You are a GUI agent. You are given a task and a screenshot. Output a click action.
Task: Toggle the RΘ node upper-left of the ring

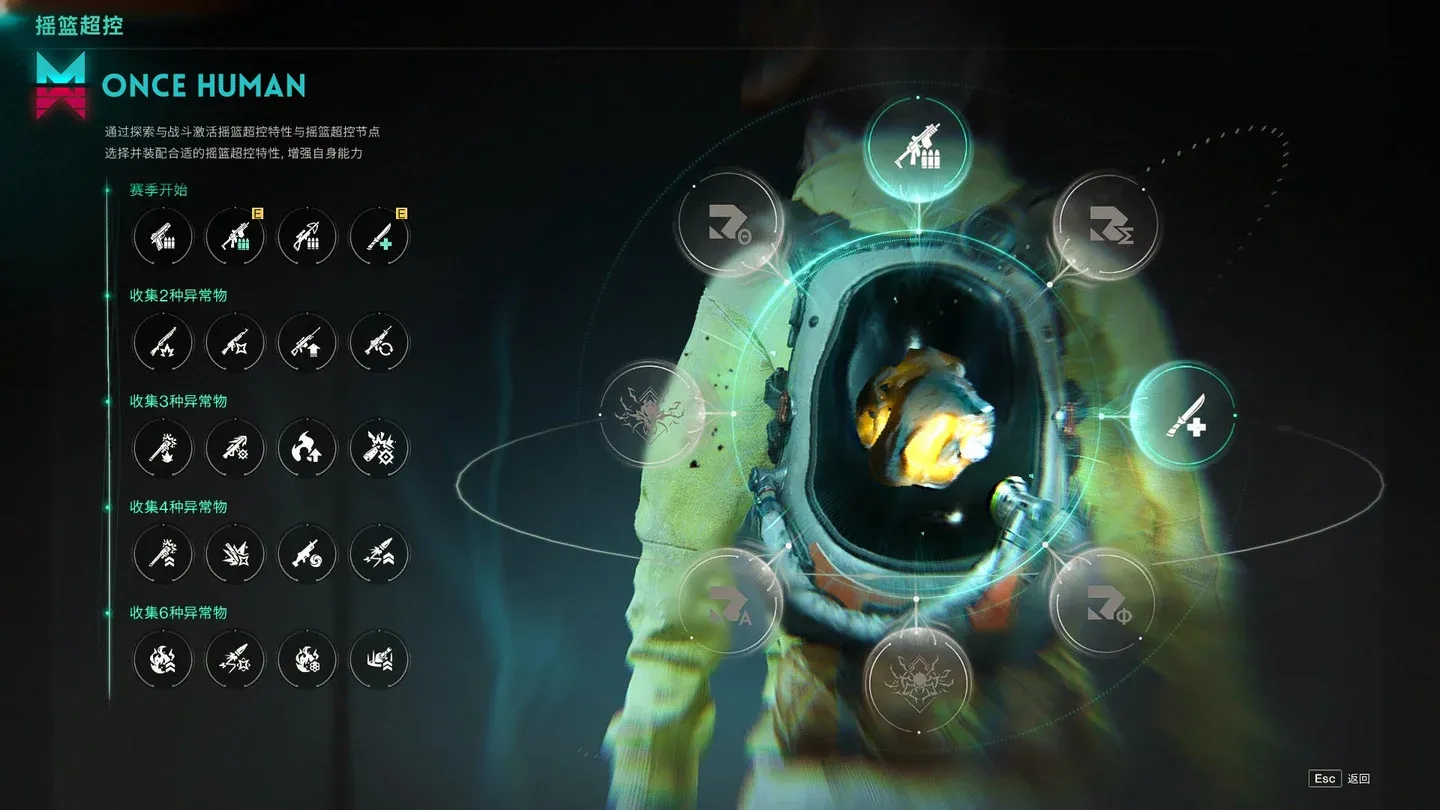[x=729, y=222]
